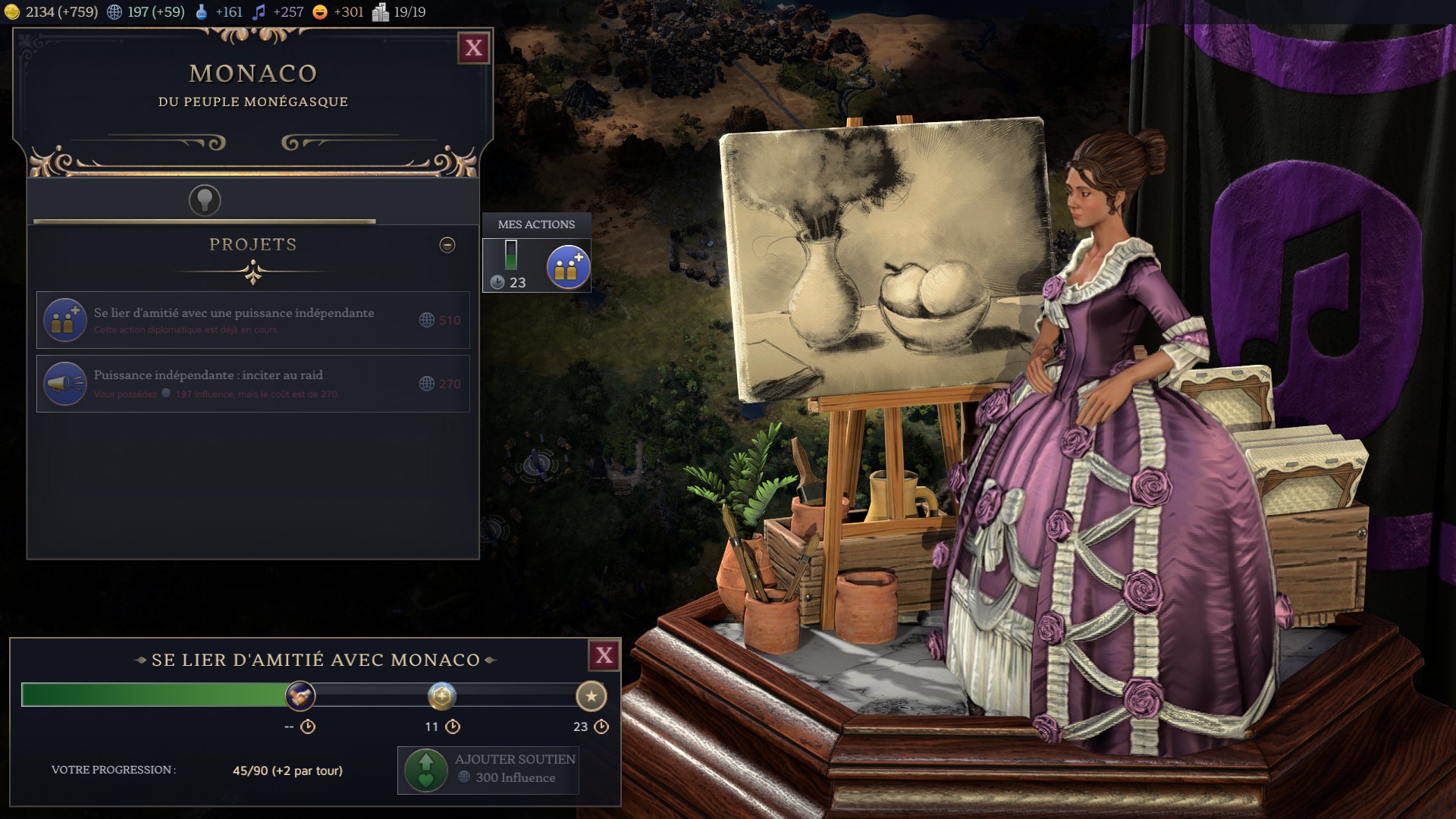Choose "Se lier d'amitié avec une puissance indépendante"
Viewport: 1456px width, 819px height.
click(x=253, y=320)
